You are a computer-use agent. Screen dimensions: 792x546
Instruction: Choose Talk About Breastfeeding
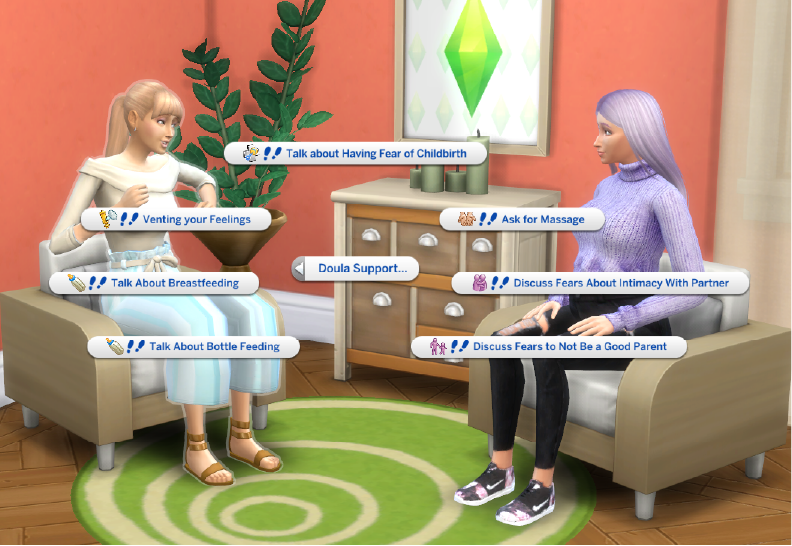tap(155, 283)
